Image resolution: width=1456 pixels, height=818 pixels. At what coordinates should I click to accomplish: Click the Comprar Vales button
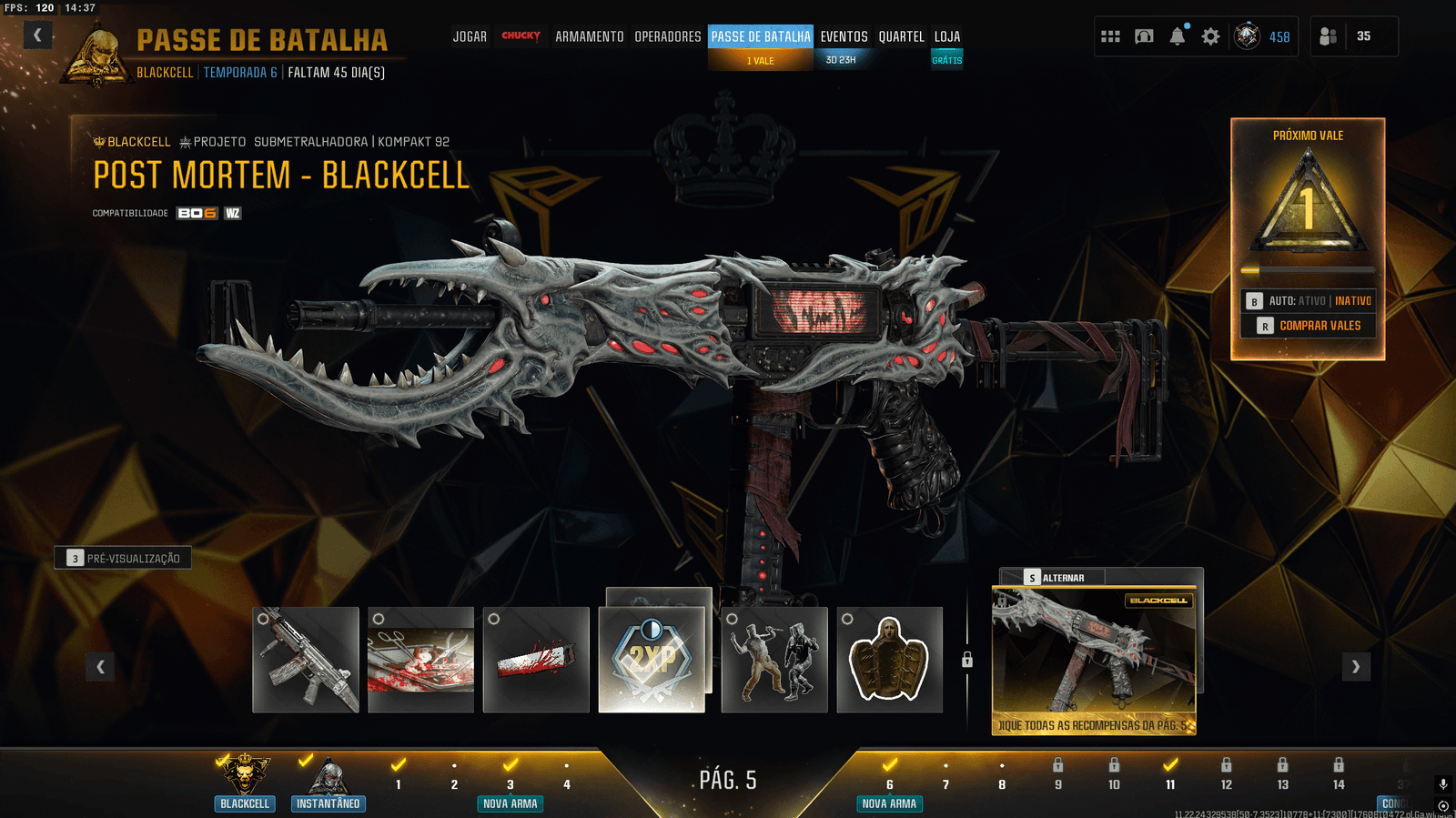pyautogui.click(x=1309, y=326)
